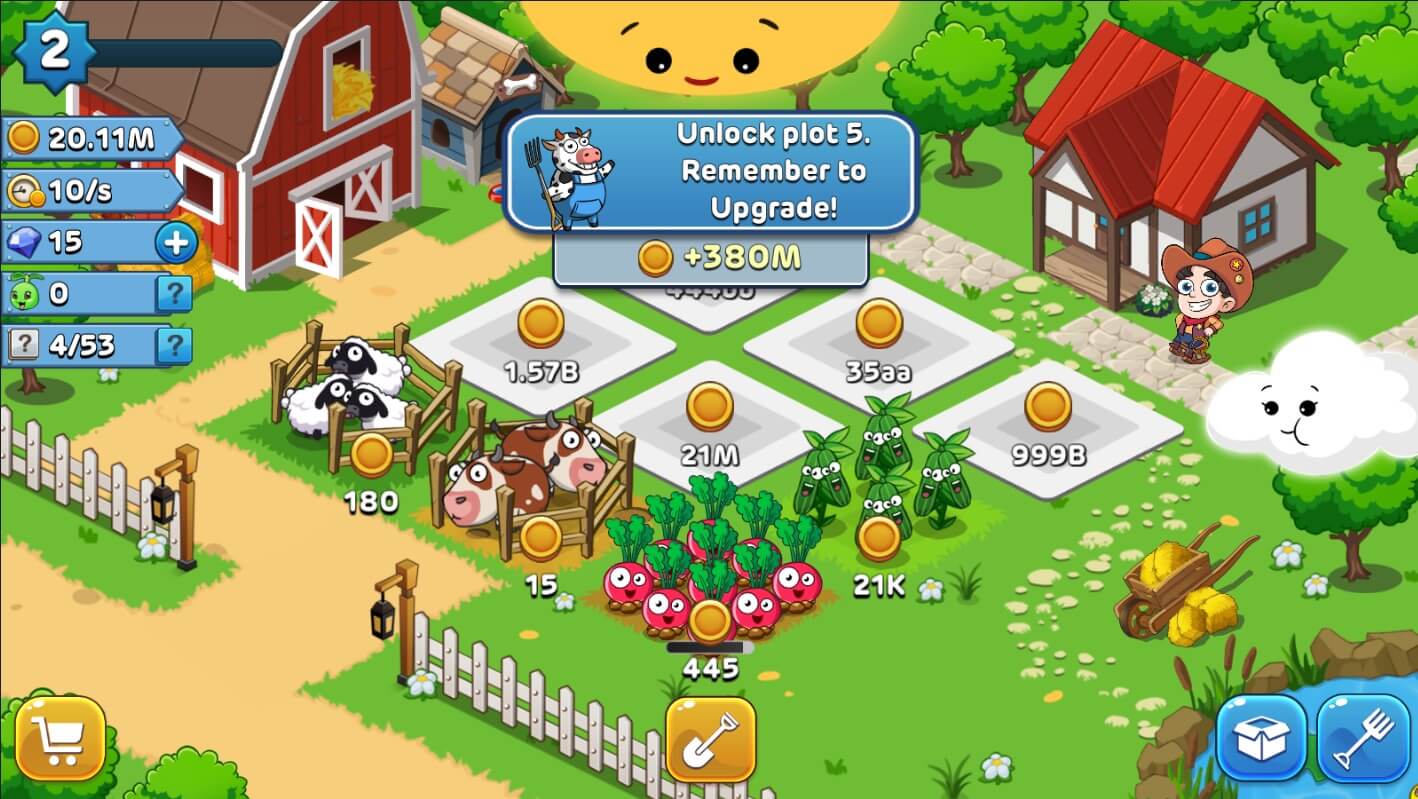This screenshot has height=799, width=1418.
Task: Collect the 21K coin from the corn
Action: click(879, 538)
